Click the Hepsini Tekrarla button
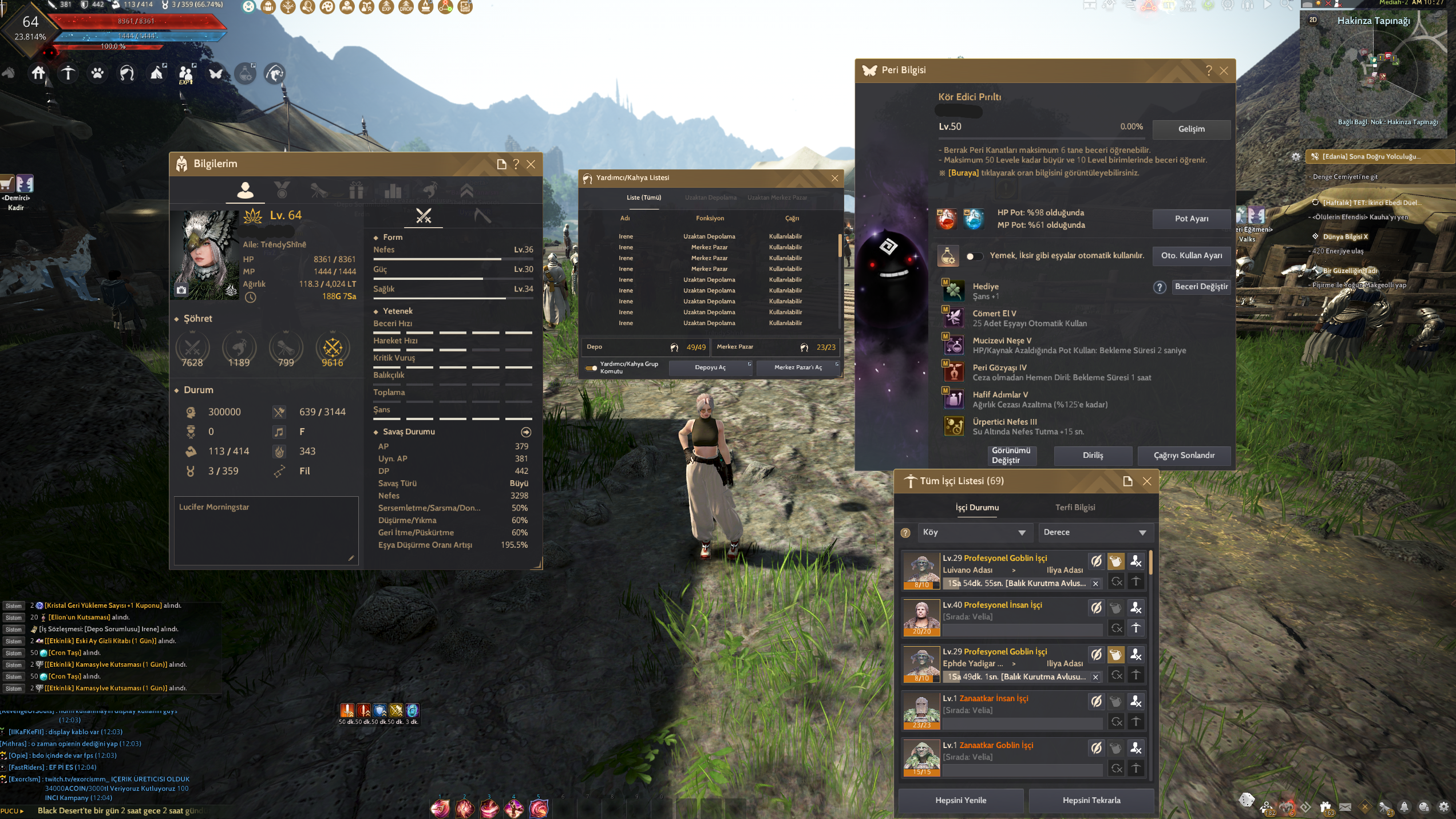The width and height of the screenshot is (1456, 819). (x=1091, y=800)
